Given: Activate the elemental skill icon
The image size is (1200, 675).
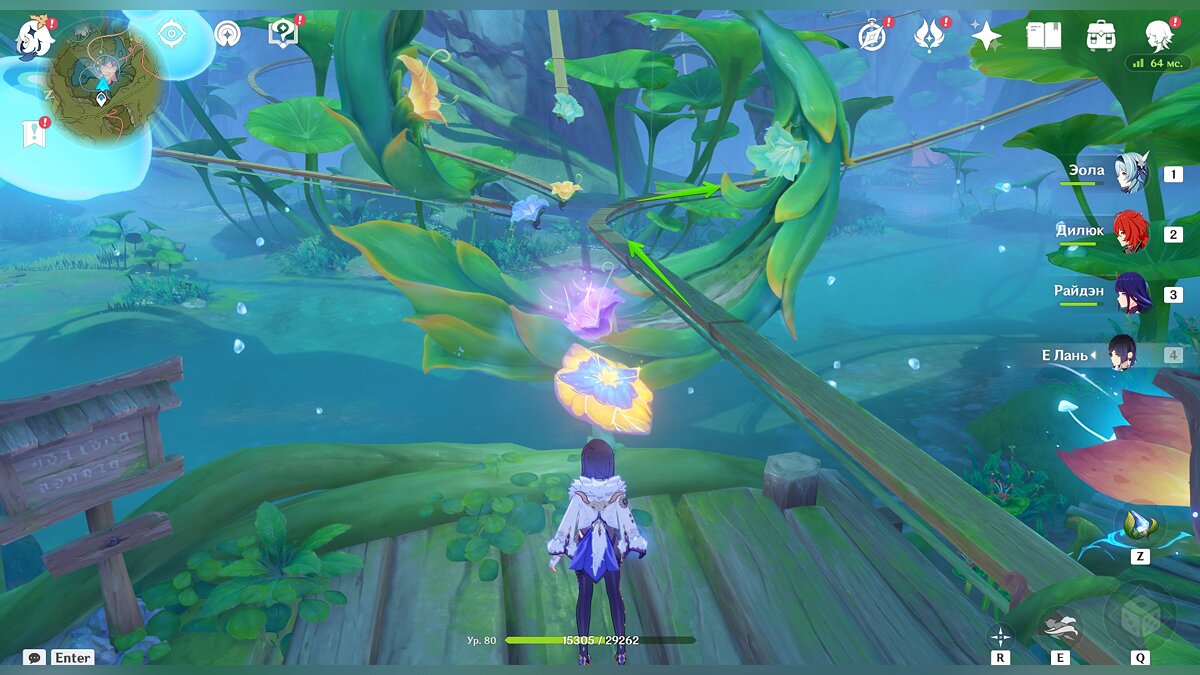Looking at the screenshot, I should [x=1060, y=628].
